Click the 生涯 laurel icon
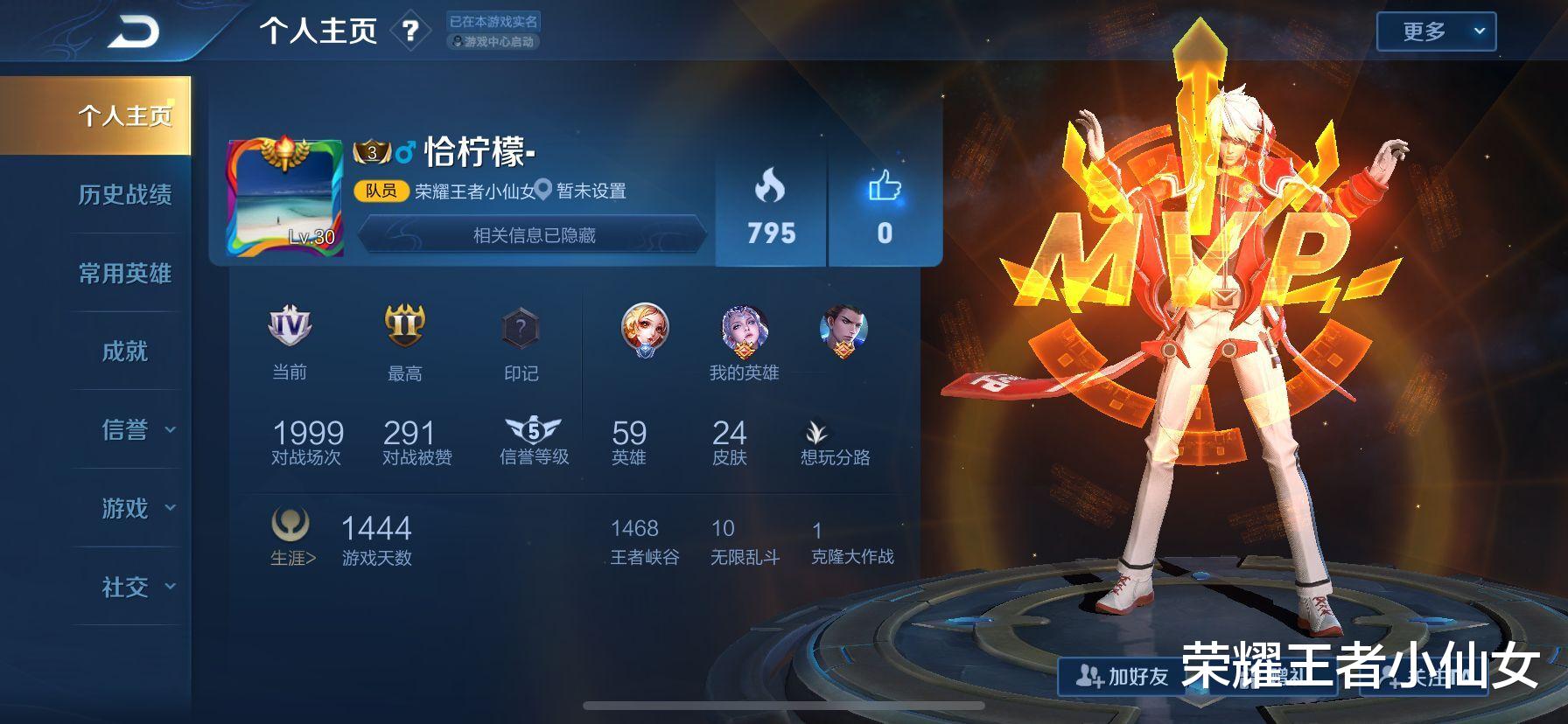Viewport: 1568px width, 724px height. click(290, 526)
